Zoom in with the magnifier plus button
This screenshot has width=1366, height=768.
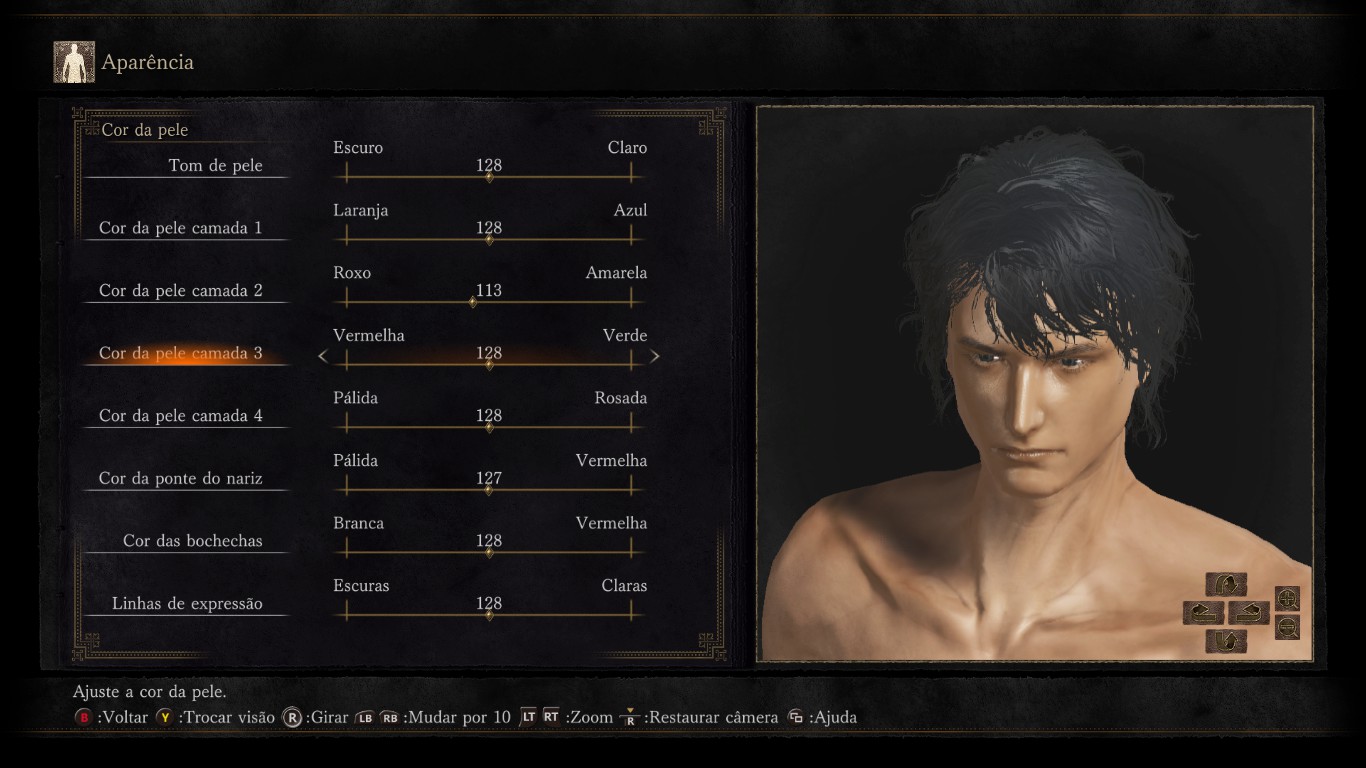tap(1288, 599)
